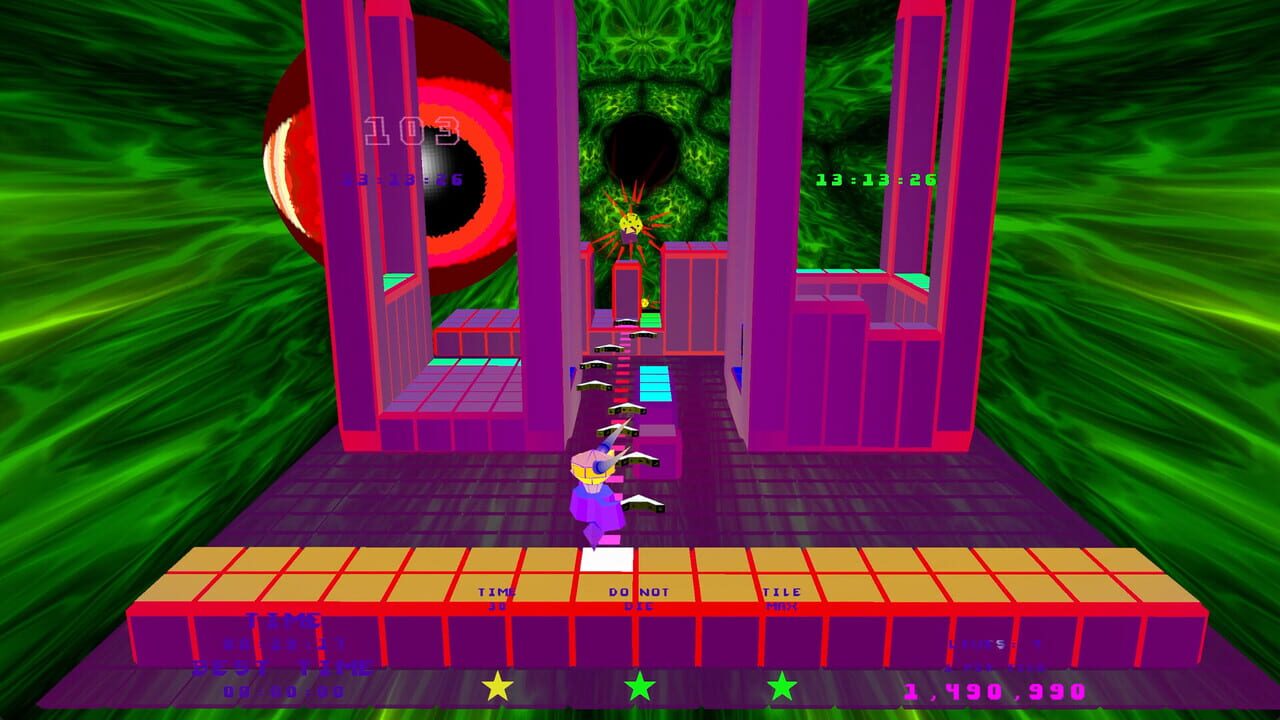Viewport: 1280px width, 720px height.
Task: Click the 103 counter overlay
Action: (x=412, y=128)
